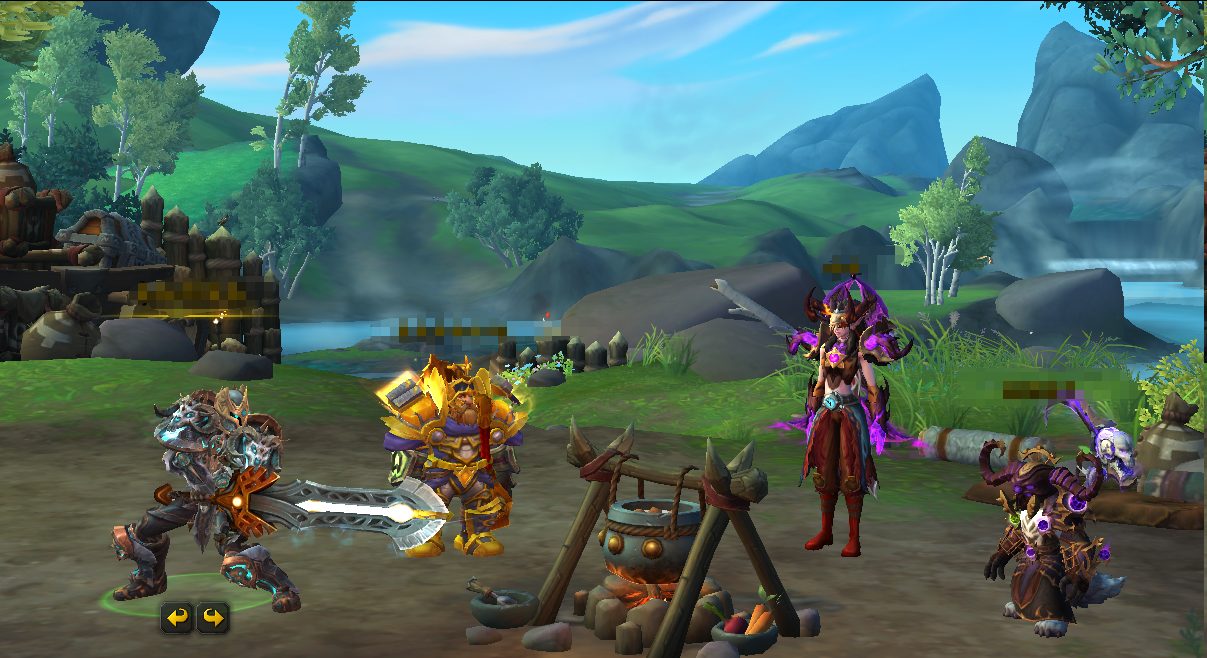Image resolution: width=1207 pixels, height=658 pixels.
Task: Rotate the selected character left
Action: (x=177, y=618)
